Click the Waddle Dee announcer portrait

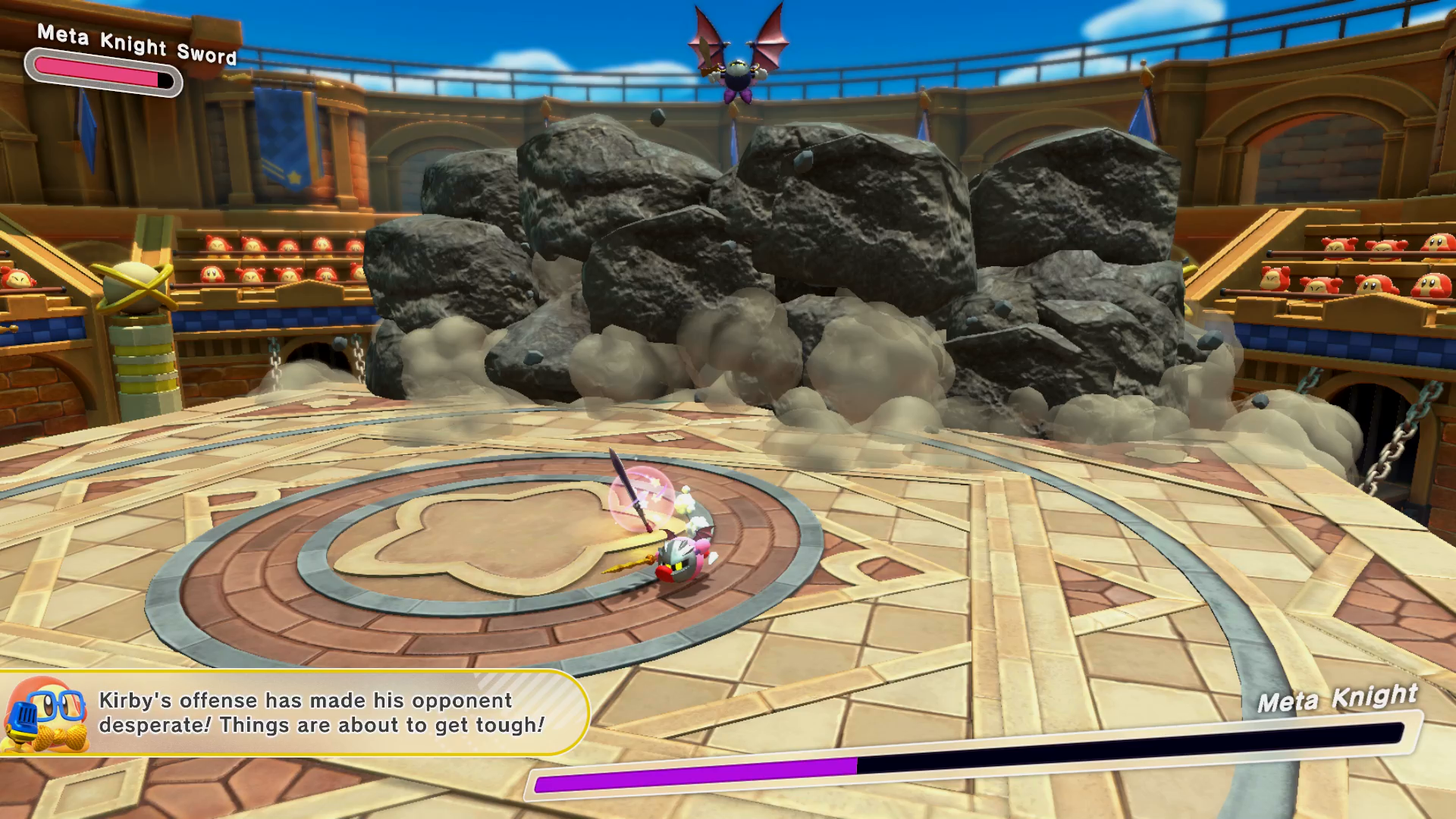[44, 714]
